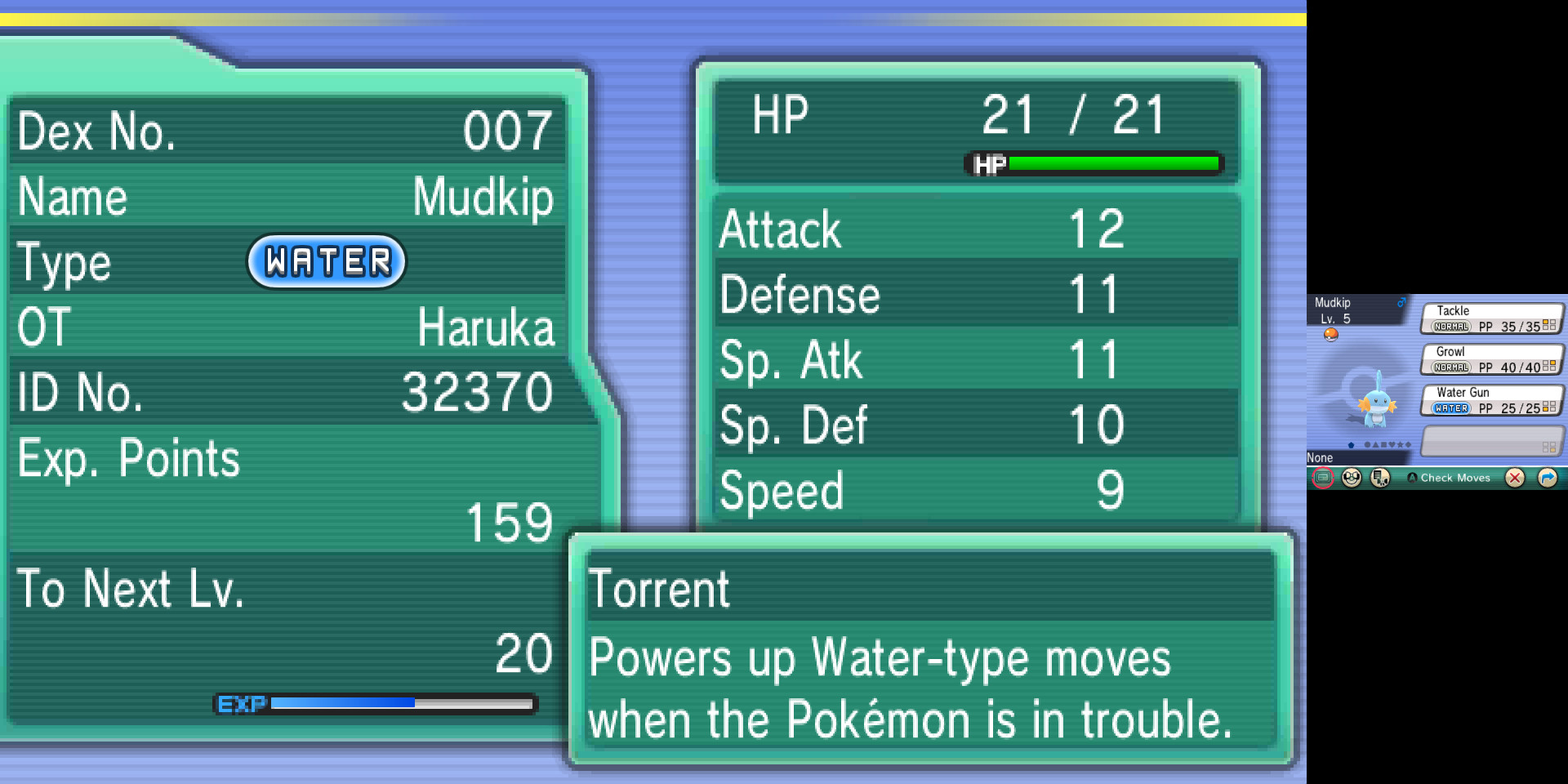
Task: Click the WATER badge on Water Gun
Action: (1450, 408)
